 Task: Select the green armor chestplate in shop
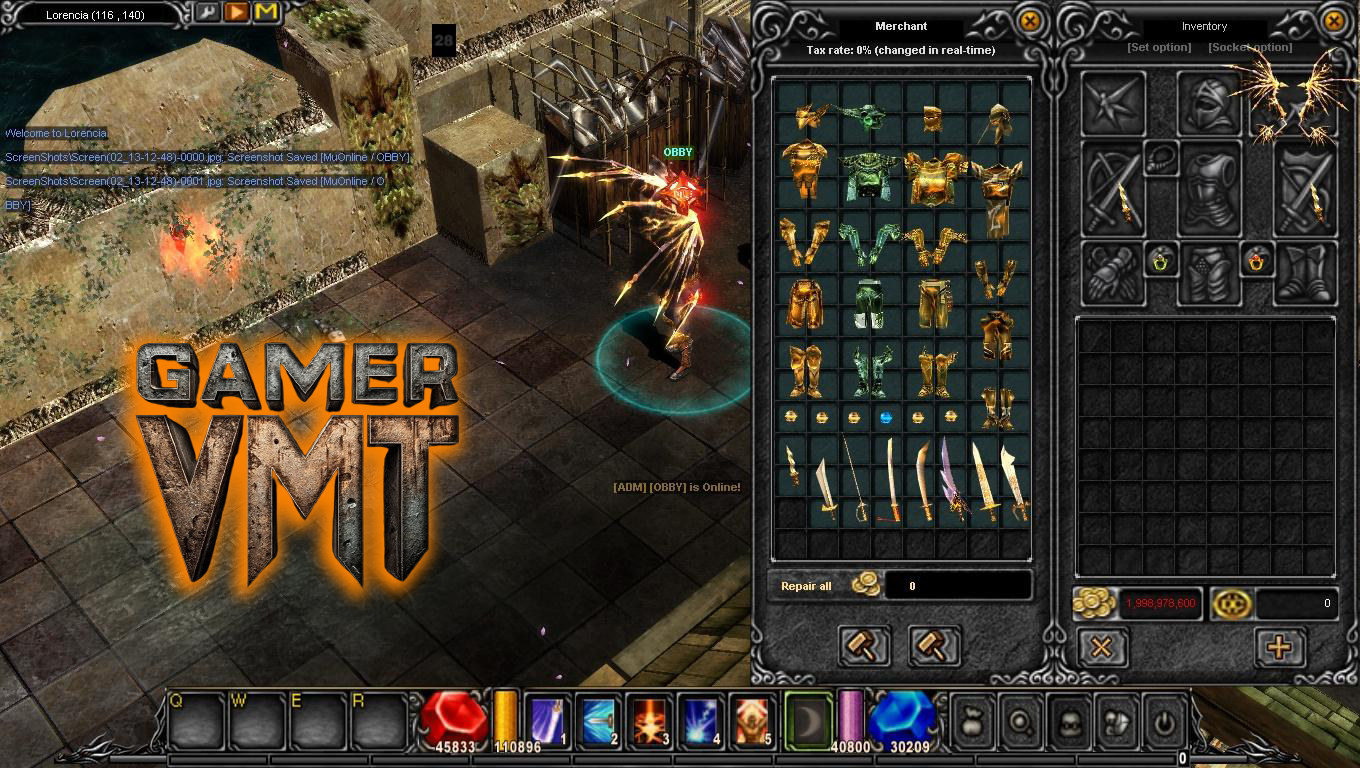pyautogui.click(x=866, y=175)
